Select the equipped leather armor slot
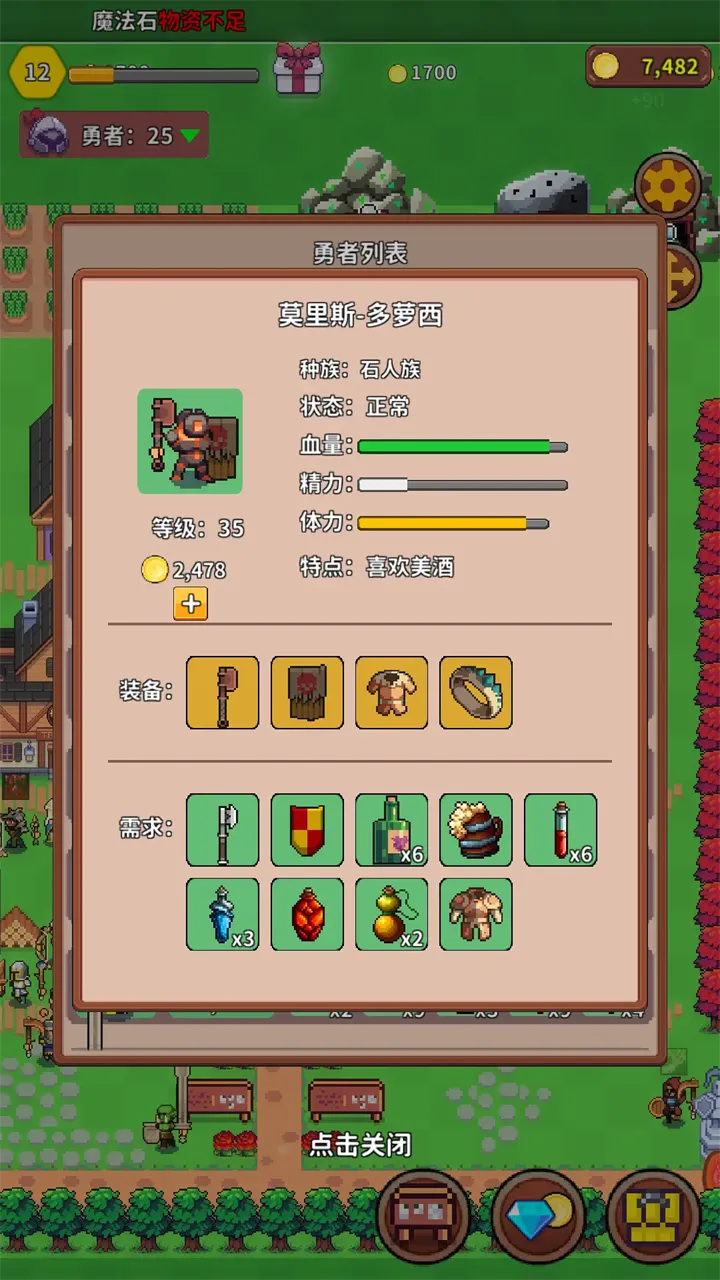The width and height of the screenshot is (720, 1280). (391, 692)
